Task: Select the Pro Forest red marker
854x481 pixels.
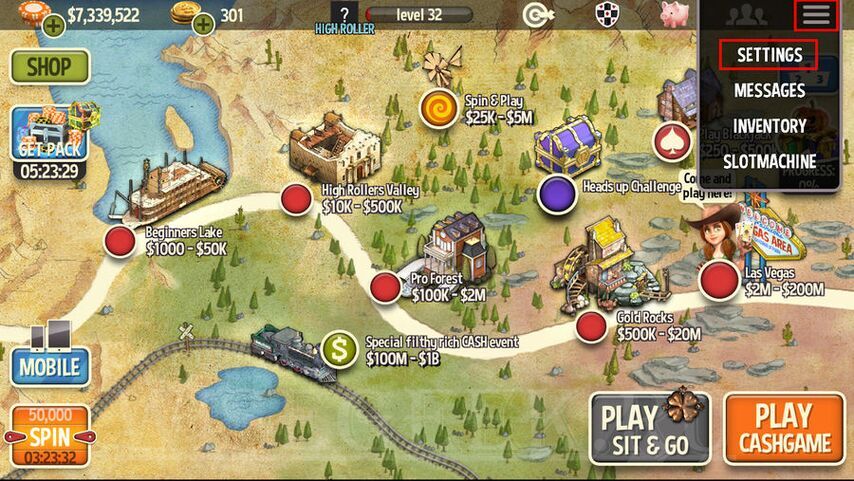Action: tap(385, 287)
